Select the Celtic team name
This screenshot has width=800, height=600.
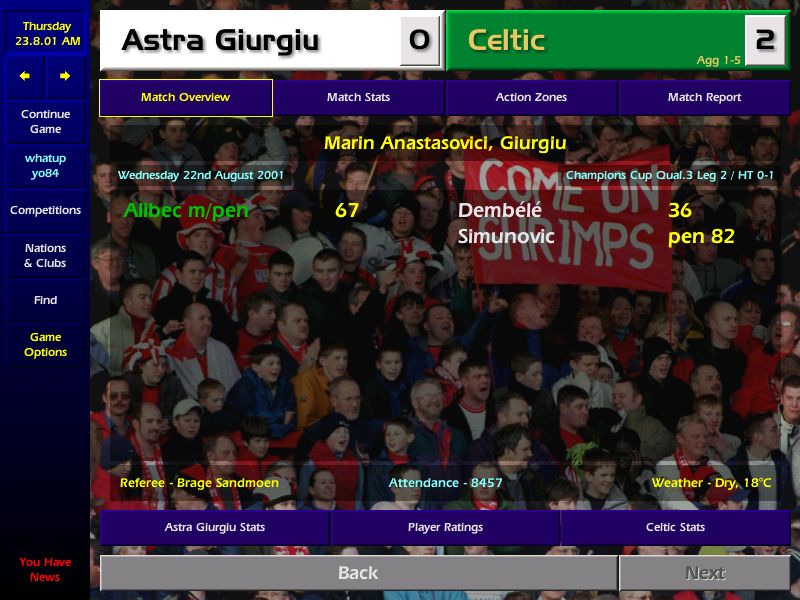507,41
